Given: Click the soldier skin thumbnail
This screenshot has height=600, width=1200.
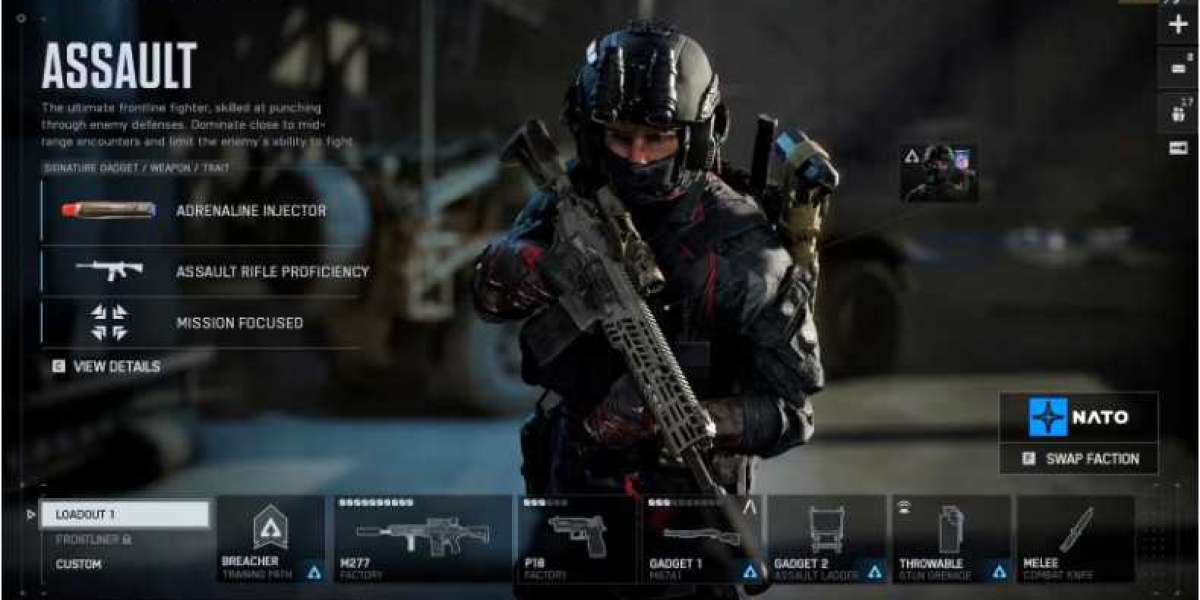Looking at the screenshot, I should click(938, 172).
